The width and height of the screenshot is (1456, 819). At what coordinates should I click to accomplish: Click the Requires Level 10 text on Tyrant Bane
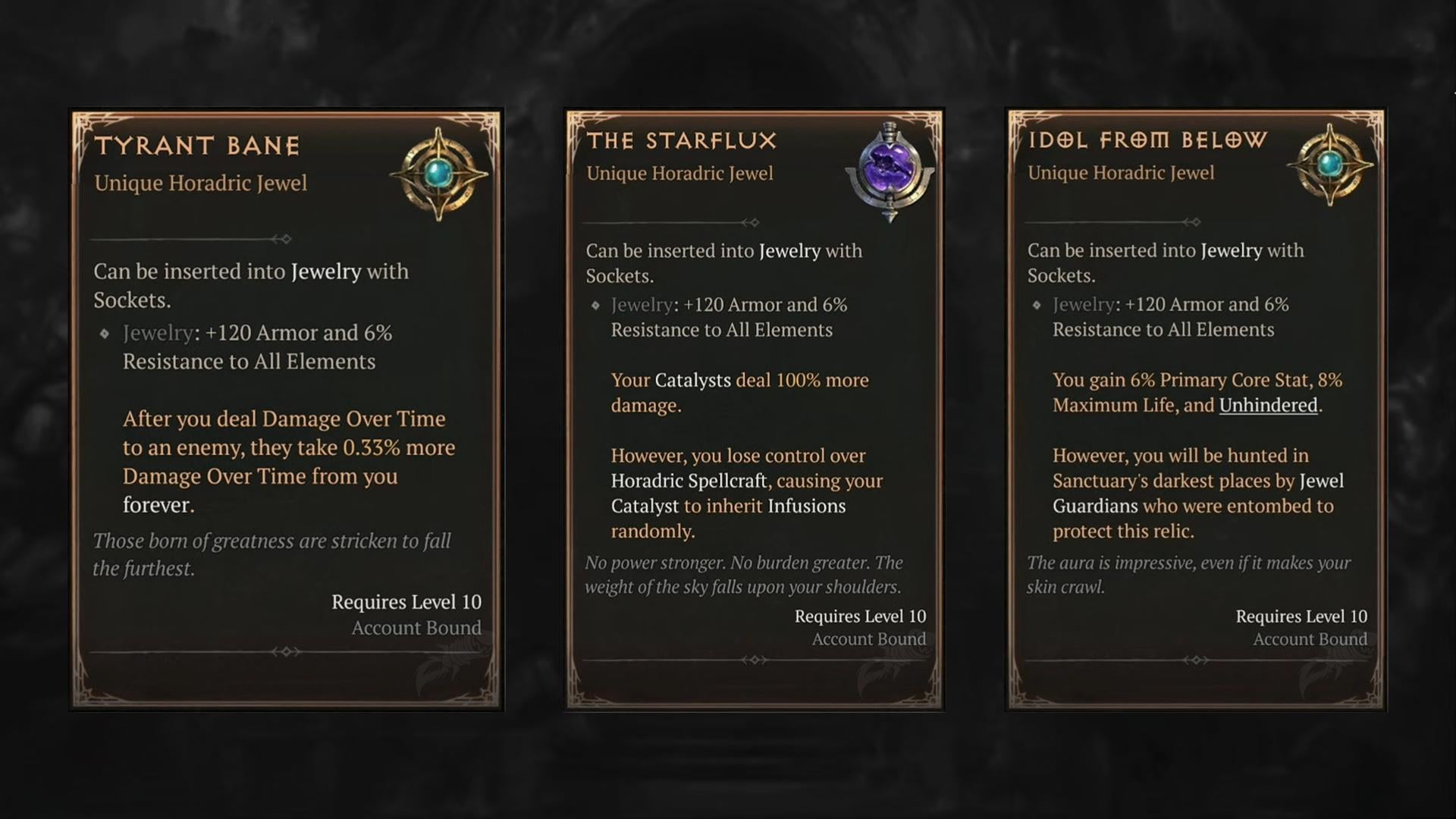click(406, 601)
